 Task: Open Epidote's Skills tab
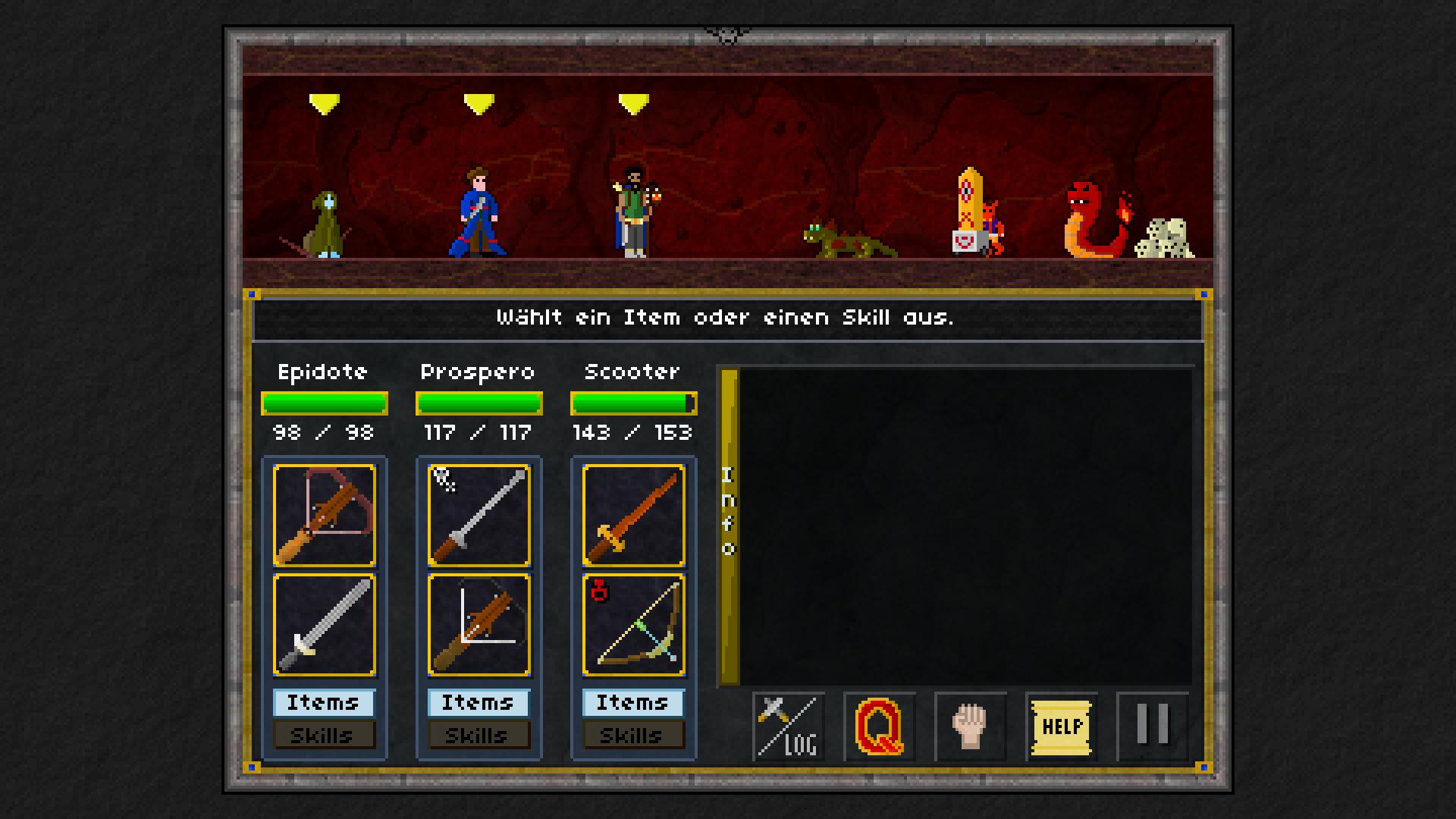(324, 735)
